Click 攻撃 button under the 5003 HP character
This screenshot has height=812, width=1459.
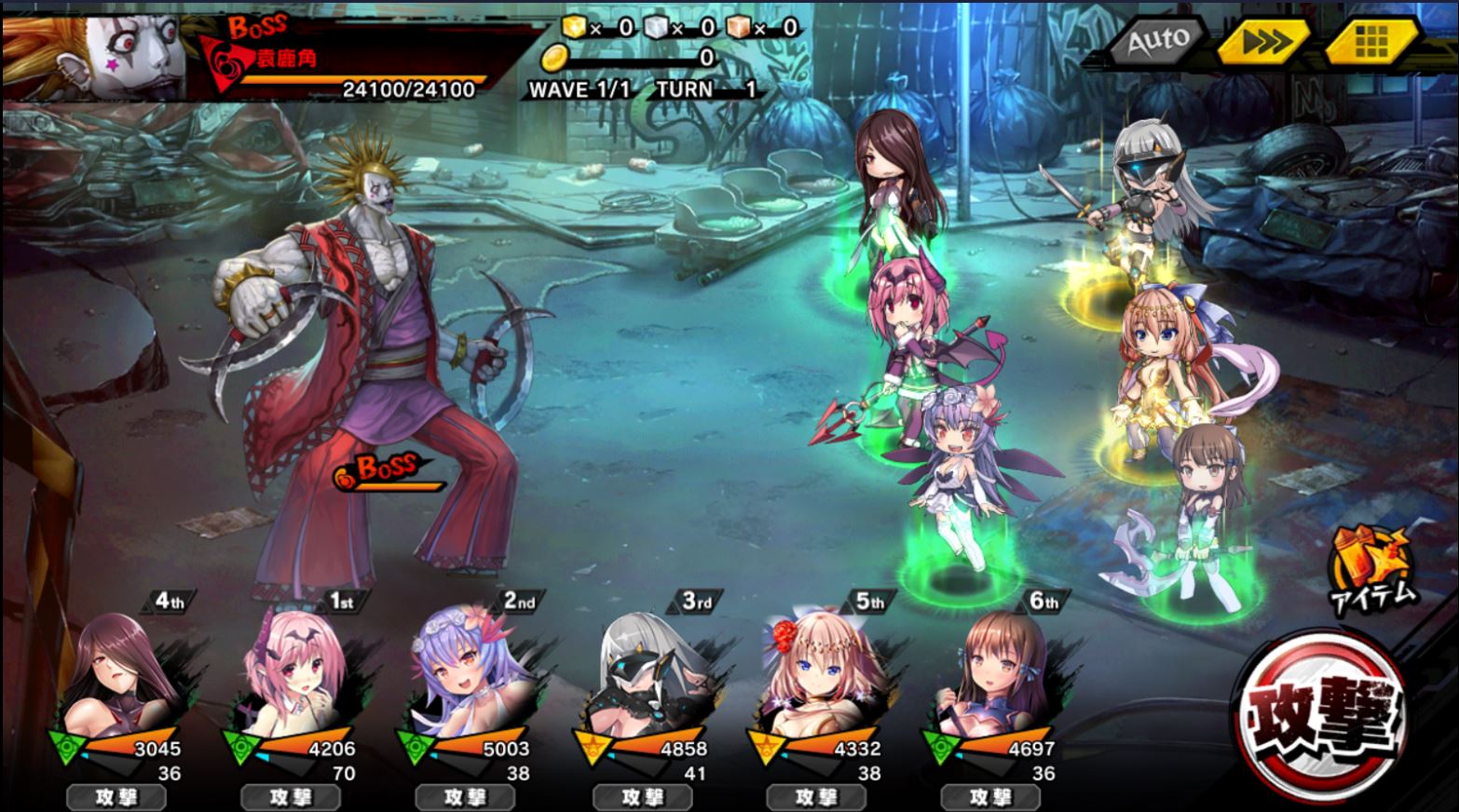465,797
